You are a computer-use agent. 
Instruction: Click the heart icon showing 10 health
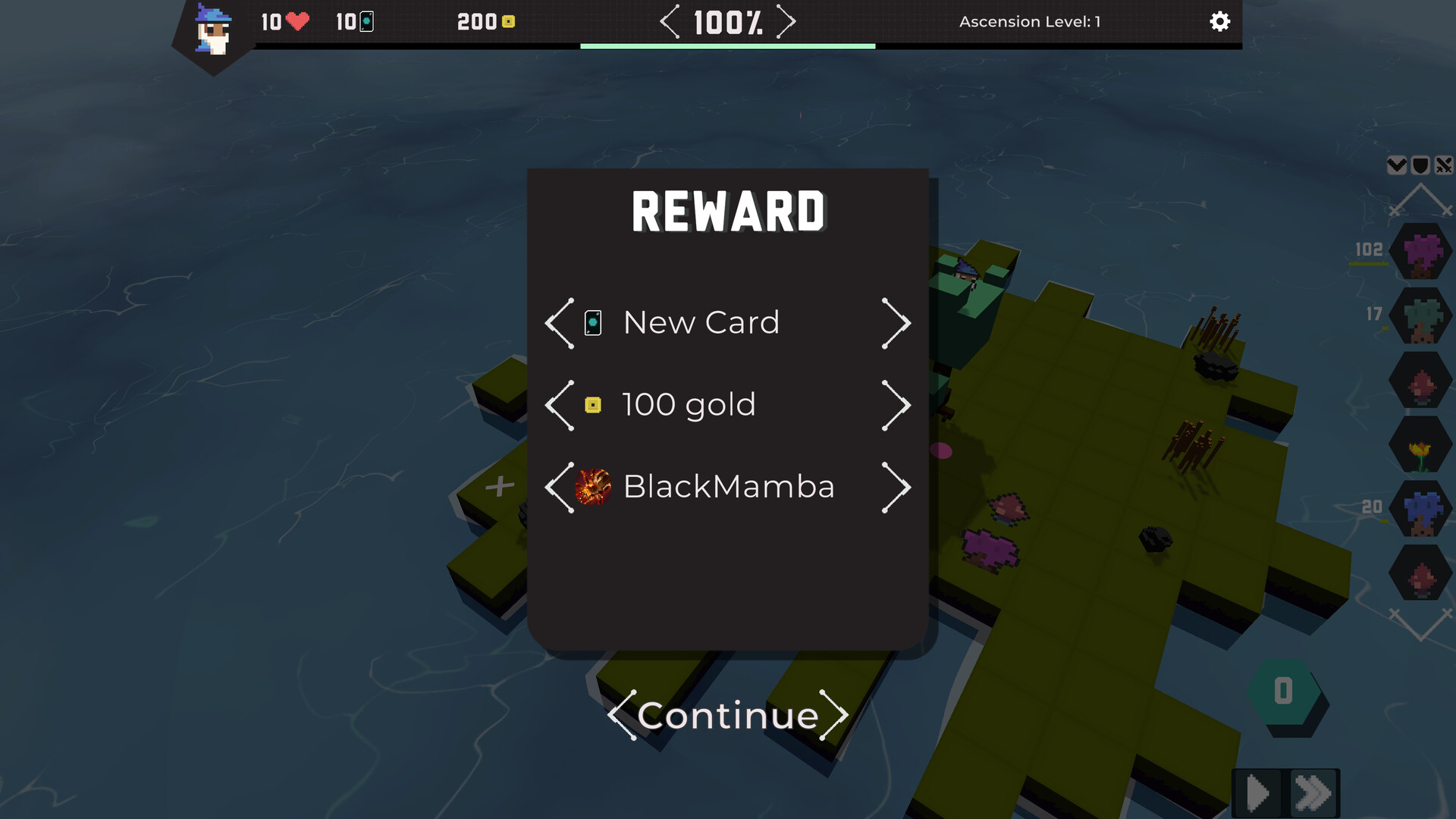tap(296, 22)
